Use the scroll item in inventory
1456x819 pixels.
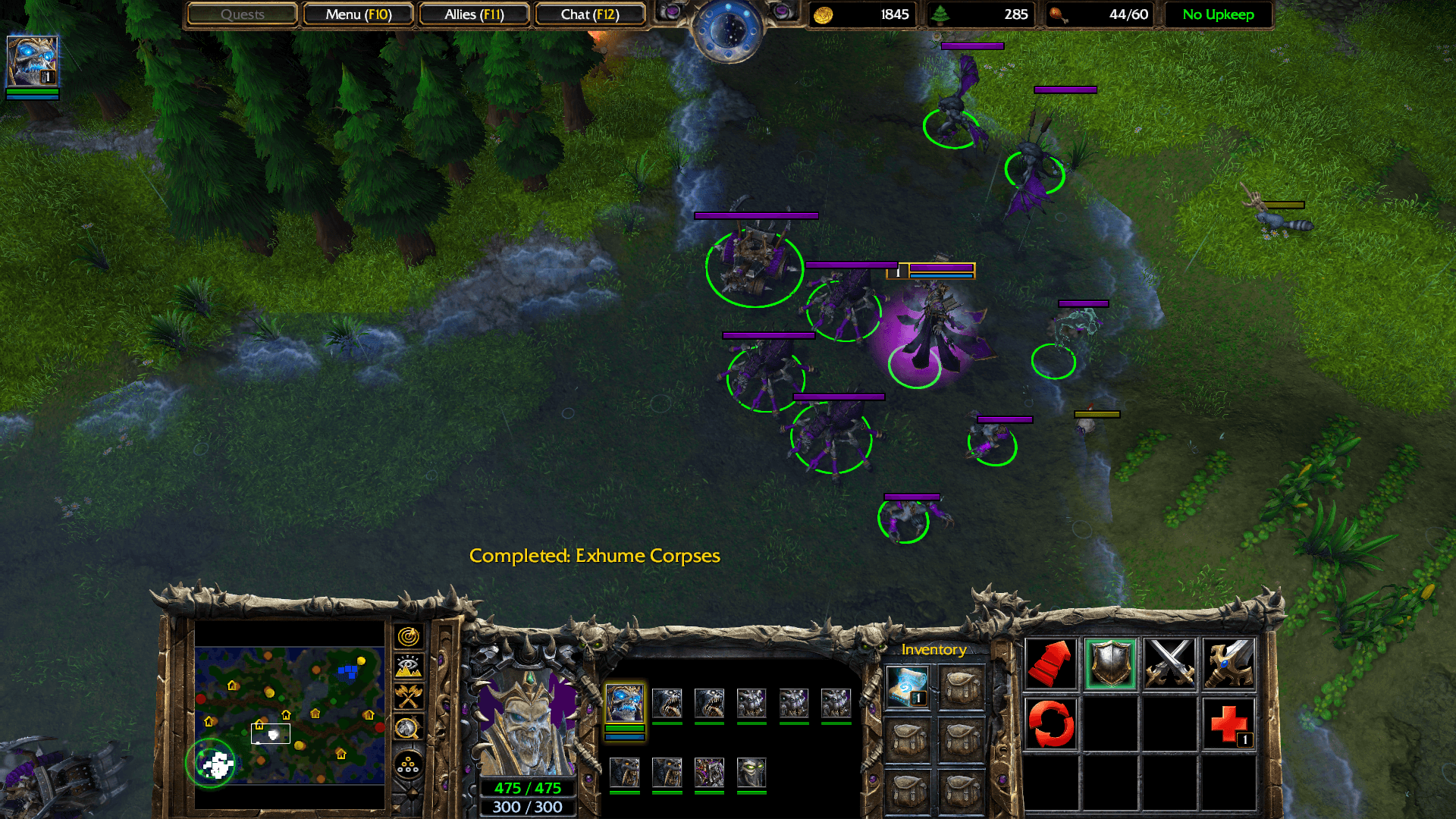click(907, 686)
